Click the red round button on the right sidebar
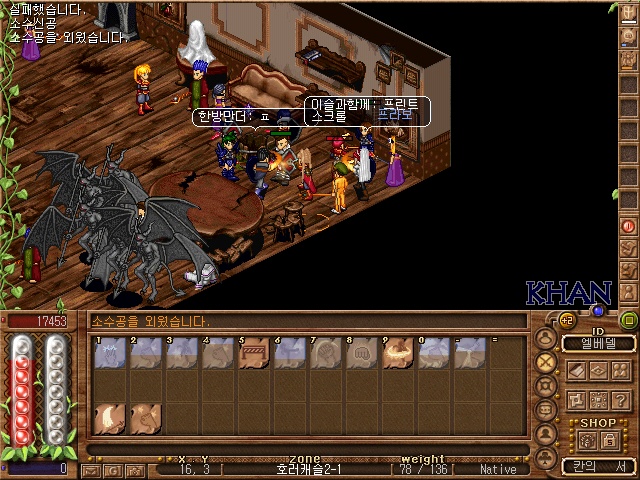Screen dimensions: 640x480 pos(629,226)
